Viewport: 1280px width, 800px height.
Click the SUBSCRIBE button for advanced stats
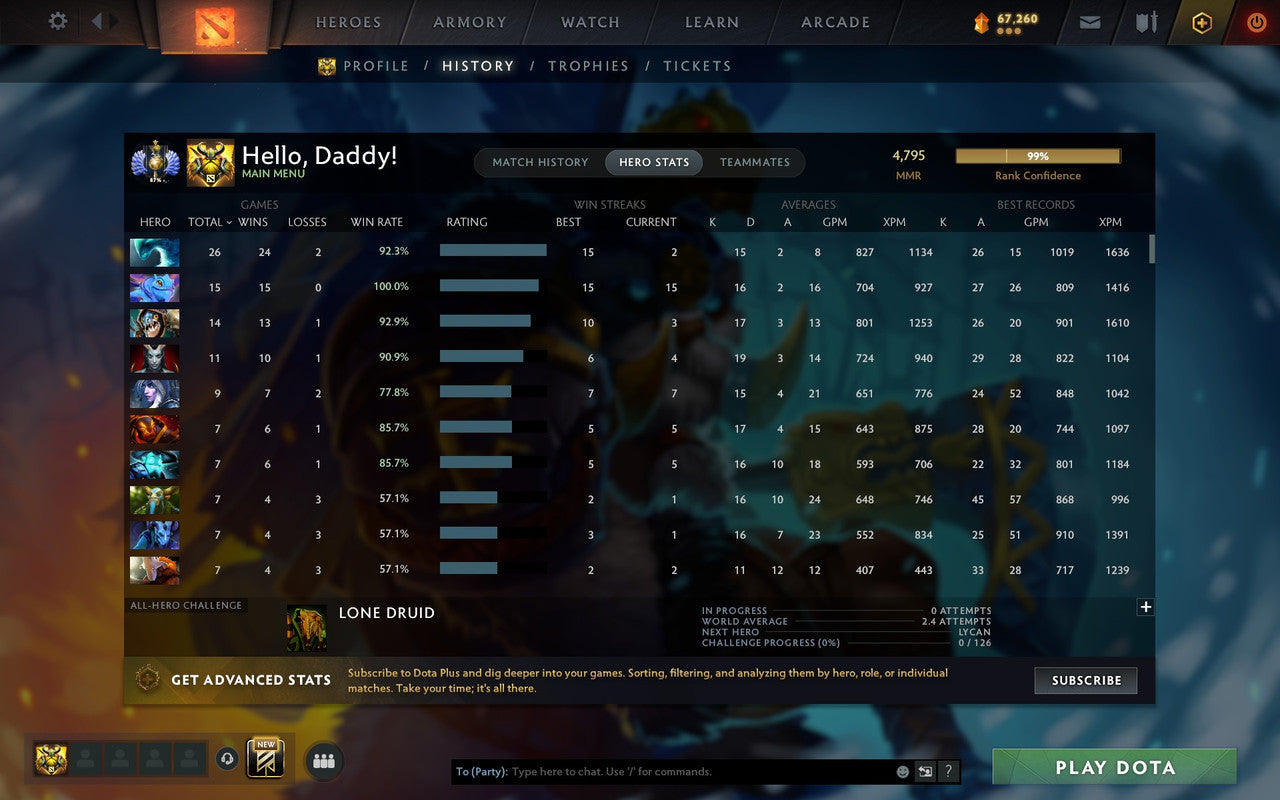pyautogui.click(x=1086, y=681)
